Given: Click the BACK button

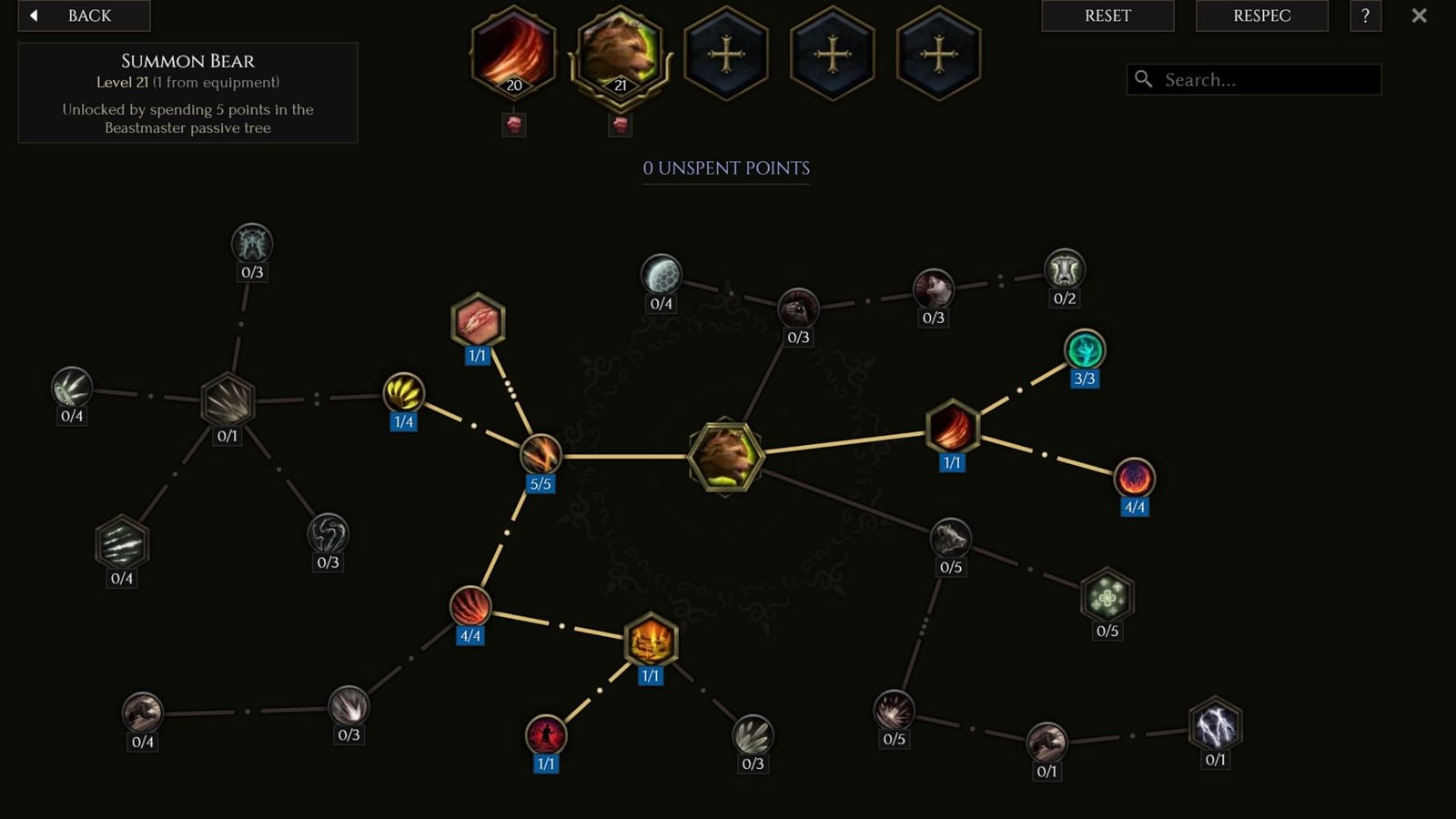Looking at the screenshot, I should [x=84, y=15].
